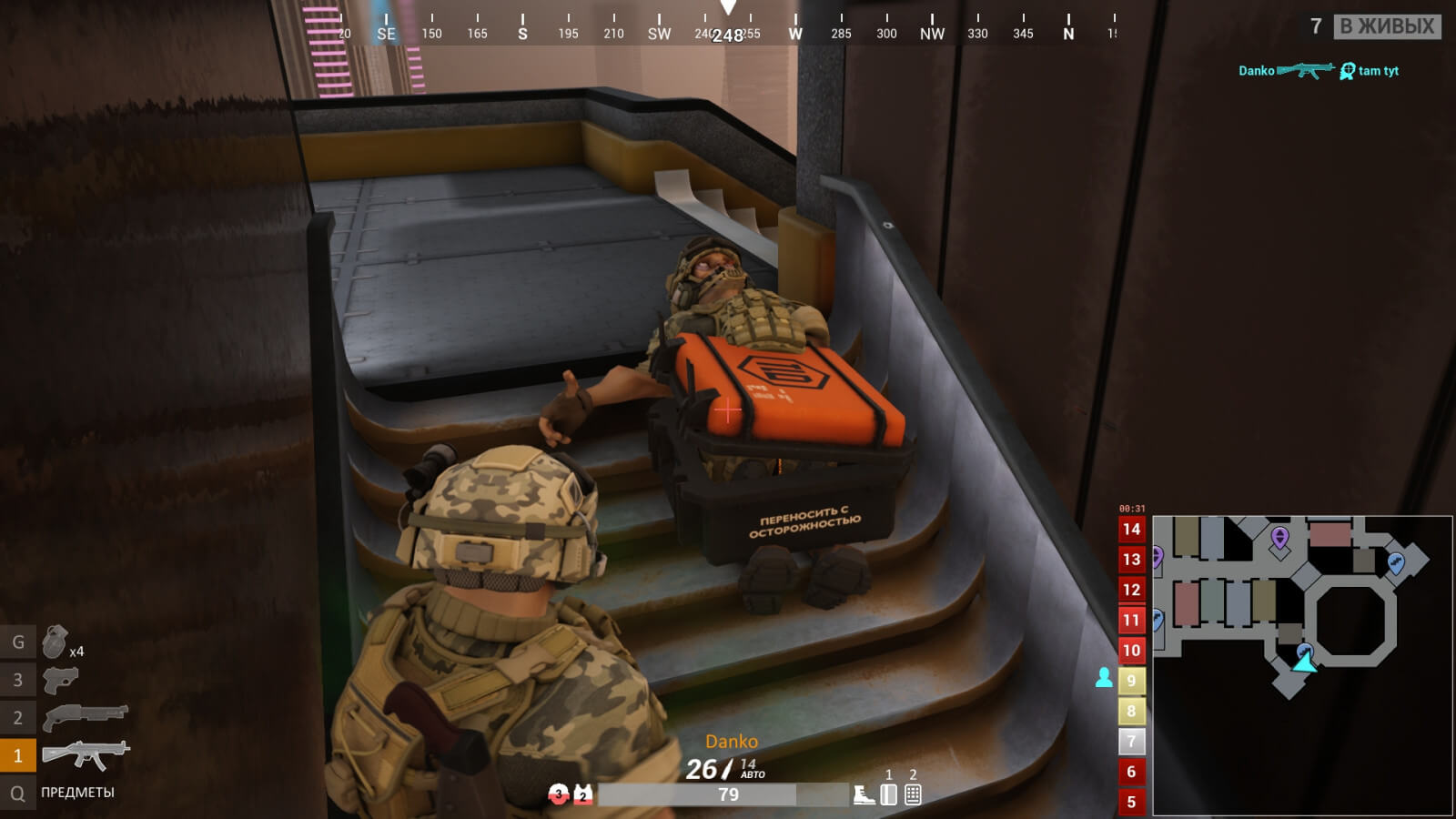Choose floor 9 on the floor indicator

click(x=1131, y=681)
